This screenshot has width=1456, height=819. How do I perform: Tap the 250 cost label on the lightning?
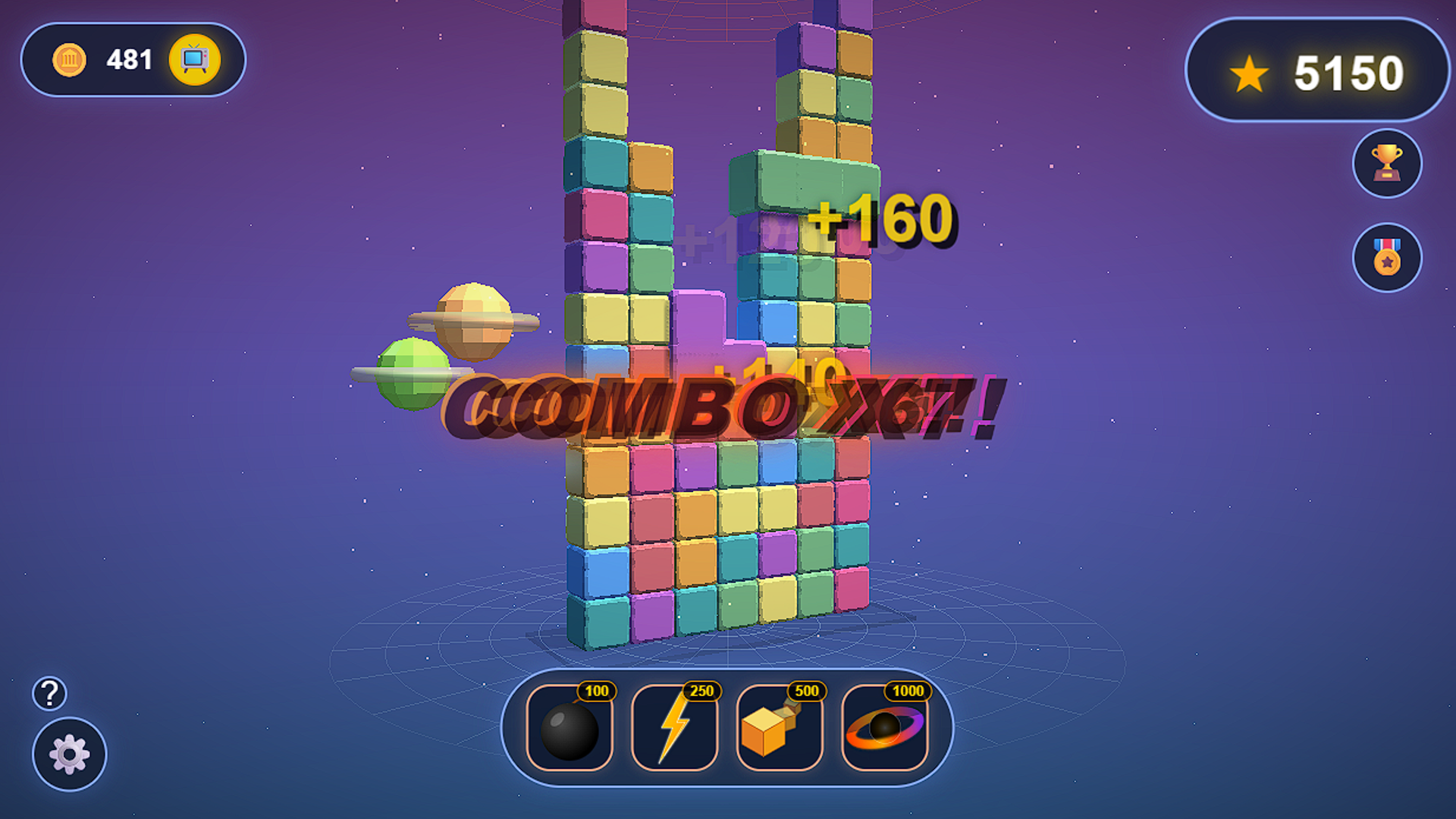pos(702,692)
